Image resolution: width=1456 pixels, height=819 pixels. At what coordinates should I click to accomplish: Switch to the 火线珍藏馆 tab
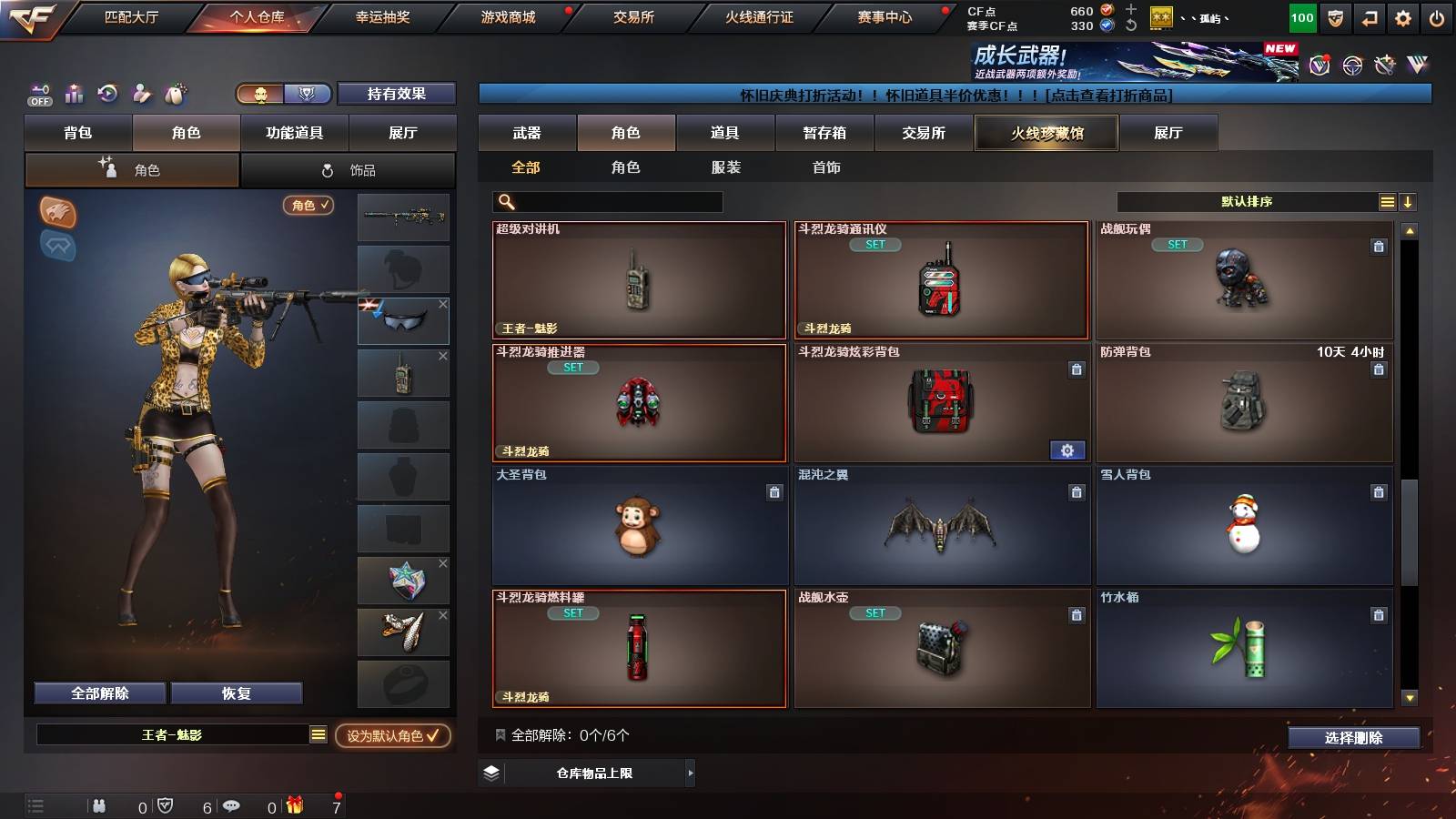coord(1046,133)
